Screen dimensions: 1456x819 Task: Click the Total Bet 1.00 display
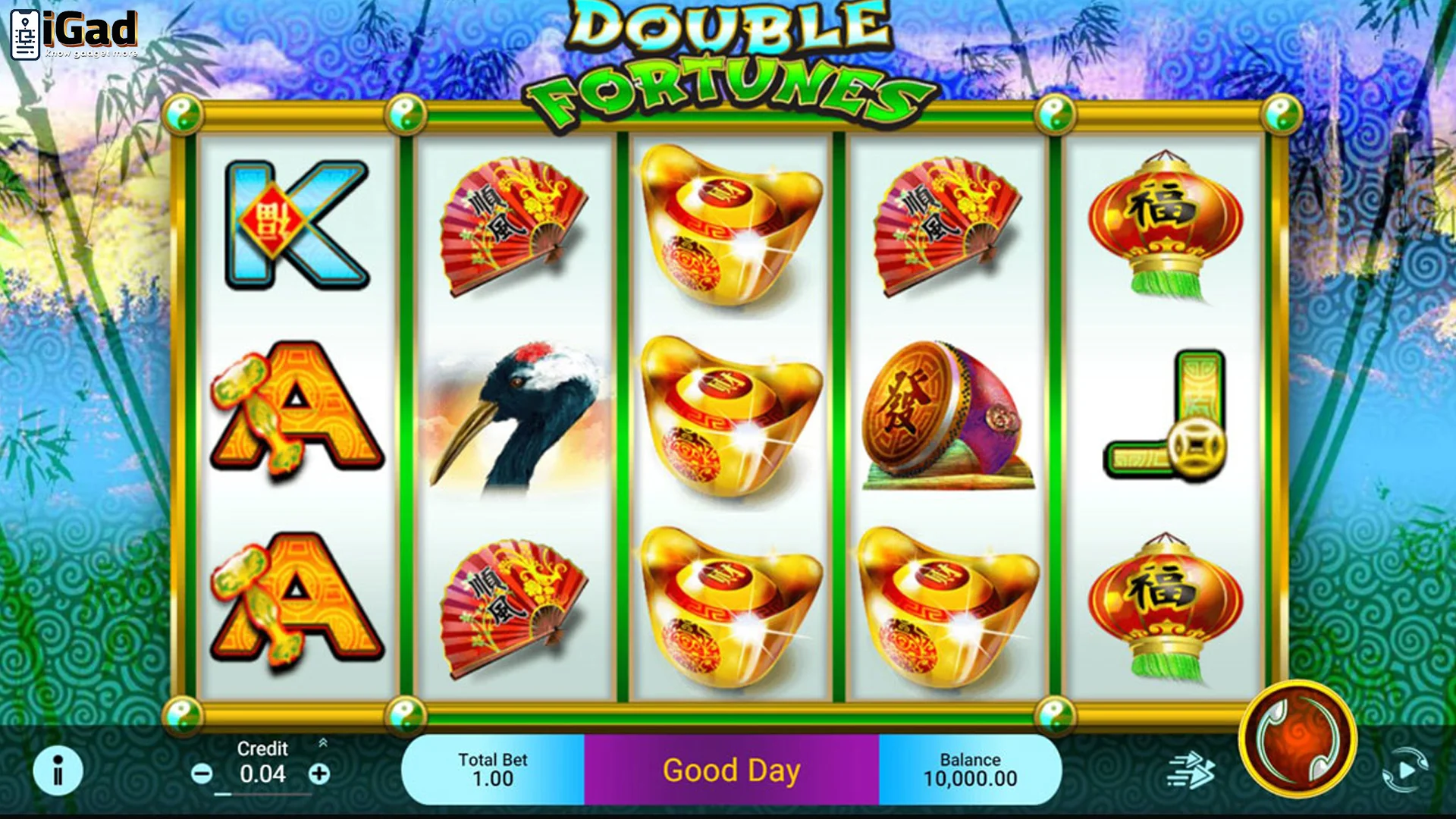(x=493, y=768)
